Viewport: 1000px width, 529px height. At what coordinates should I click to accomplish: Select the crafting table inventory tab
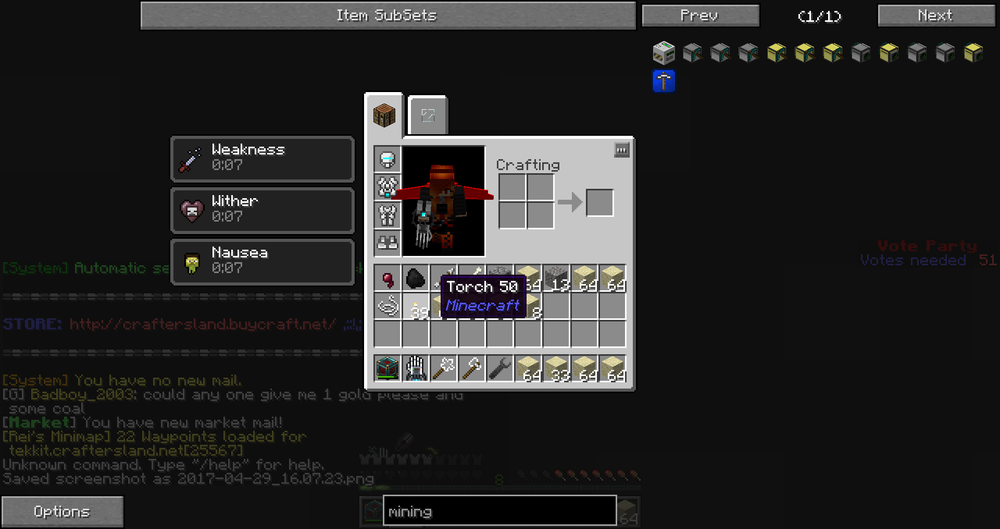386,116
